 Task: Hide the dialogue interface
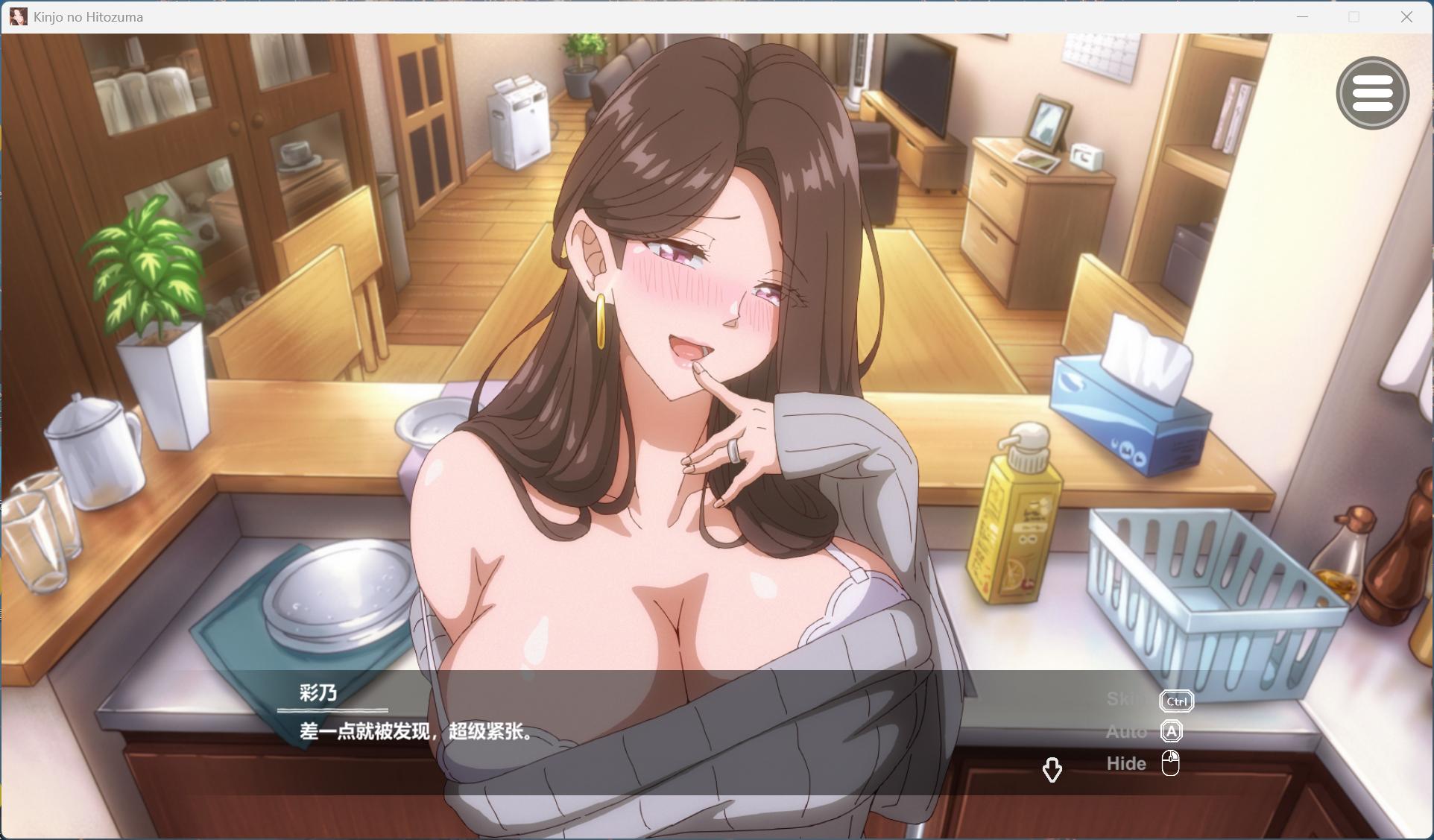(x=1126, y=763)
